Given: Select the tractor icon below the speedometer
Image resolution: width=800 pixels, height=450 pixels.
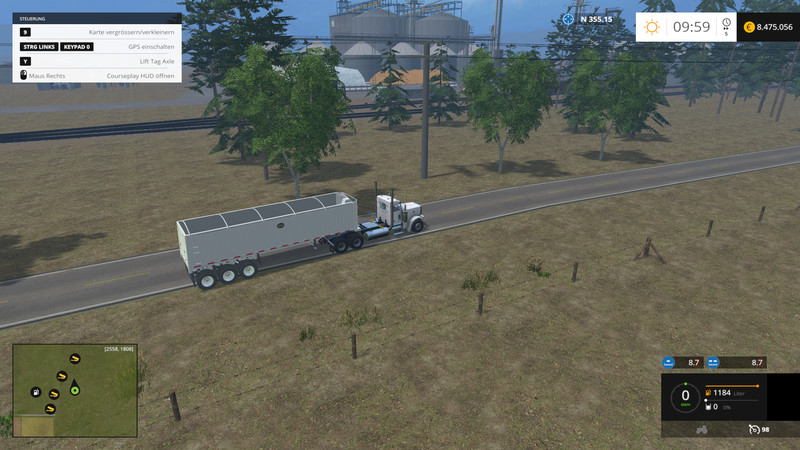Looking at the screenshot, I should (x=701, y=429).
